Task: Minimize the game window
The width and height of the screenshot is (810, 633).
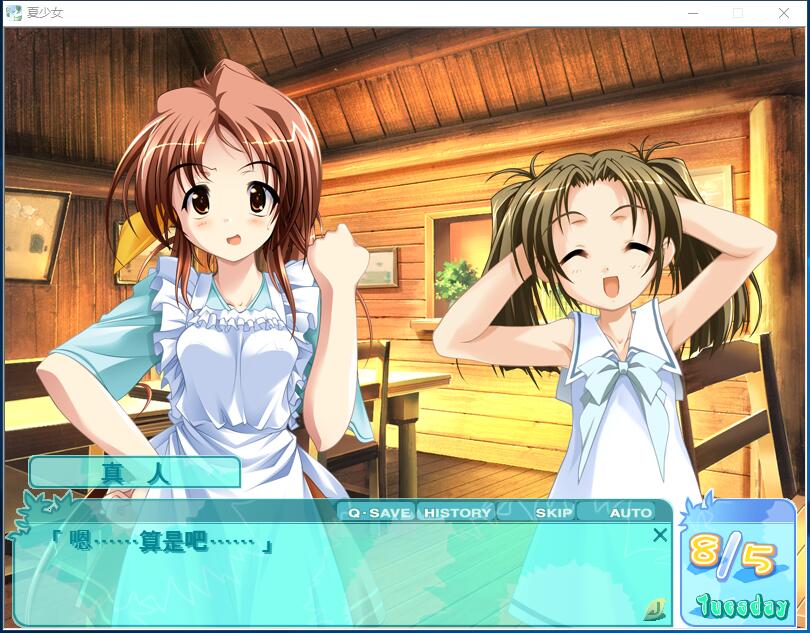Action: coord(693,13)
